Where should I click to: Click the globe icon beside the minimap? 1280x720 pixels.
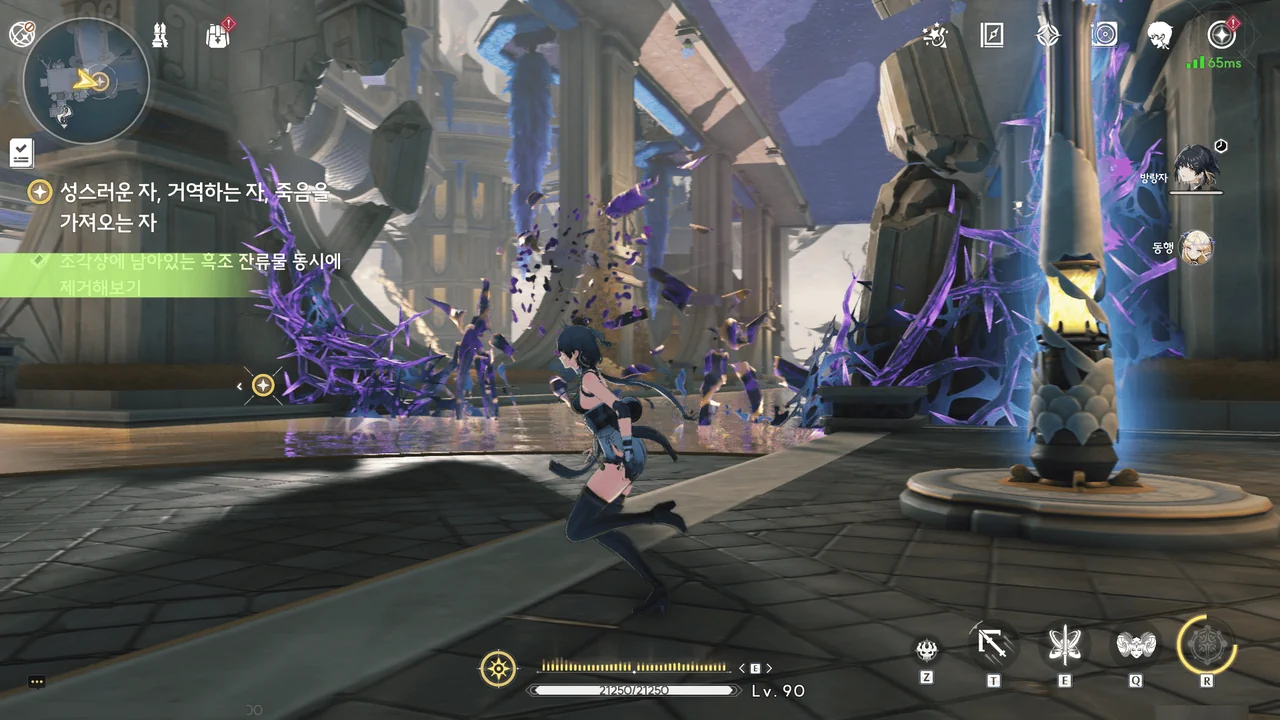(21, 35)
